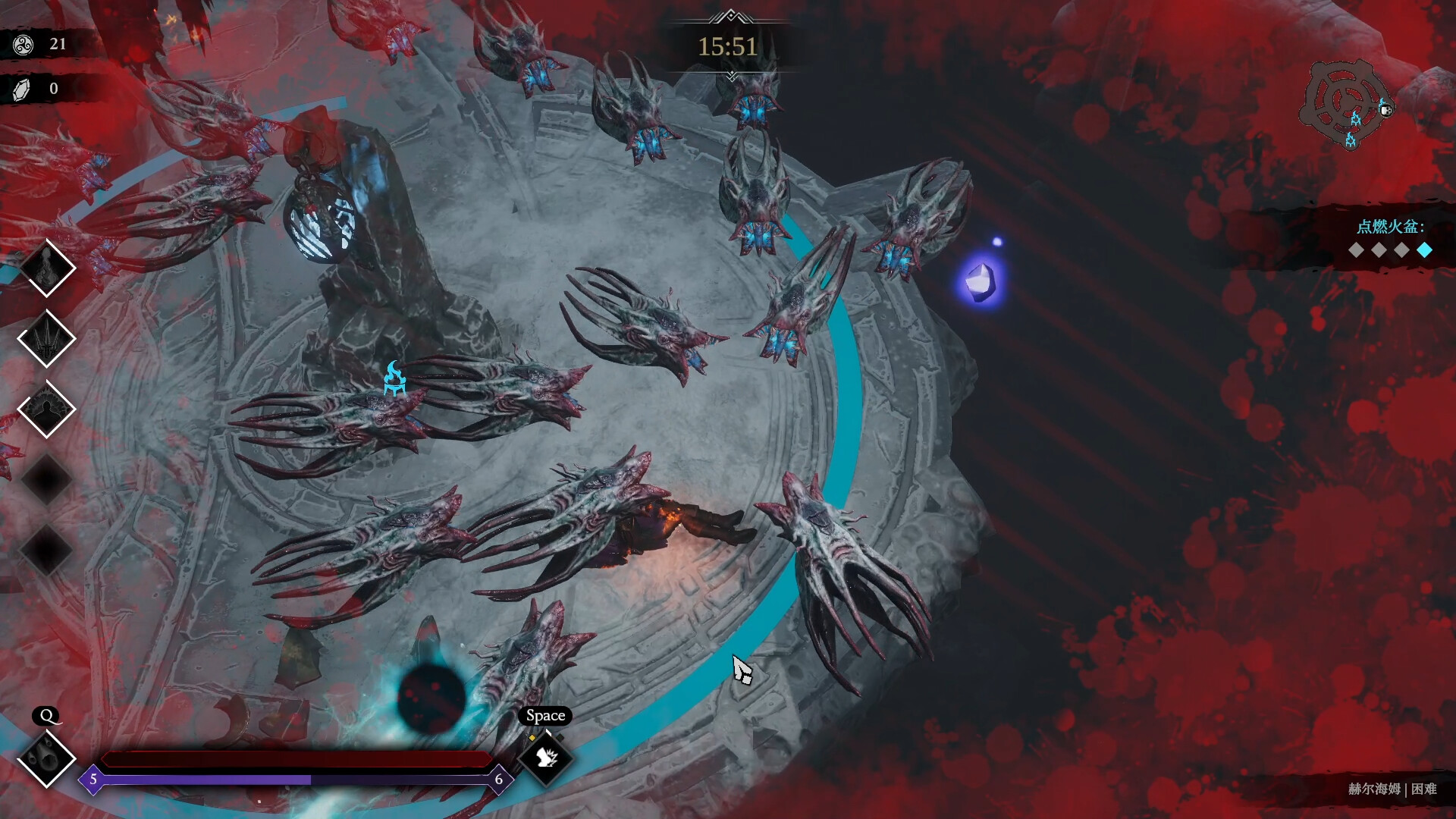This screenshot has width=1456, height=819.
Task: Click the Q horn-shaped ability icon
Action: (x=47, y=758)
